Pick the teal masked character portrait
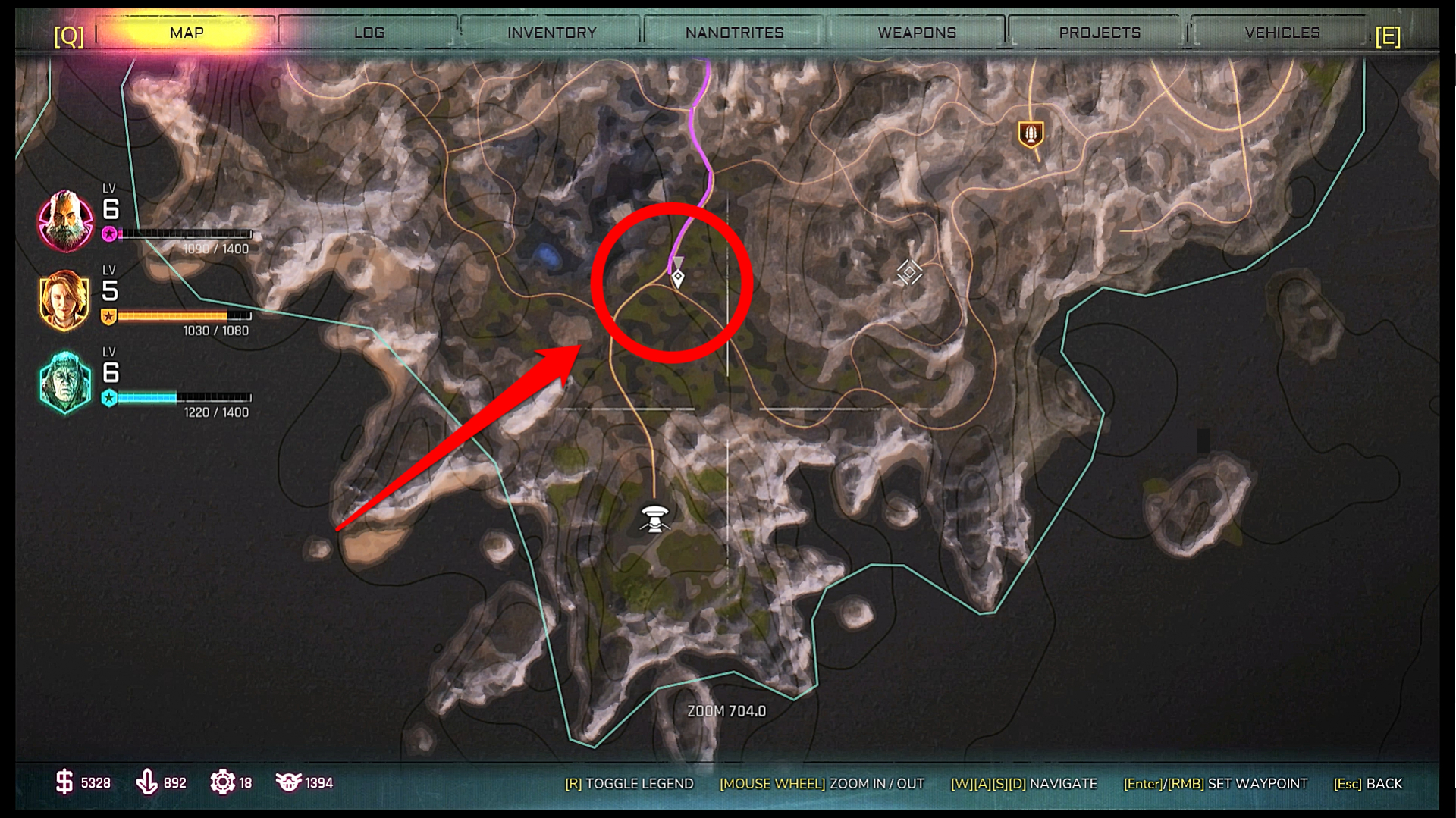The width and height of the screenshot is (1456, 818). (x=65, y=382)
